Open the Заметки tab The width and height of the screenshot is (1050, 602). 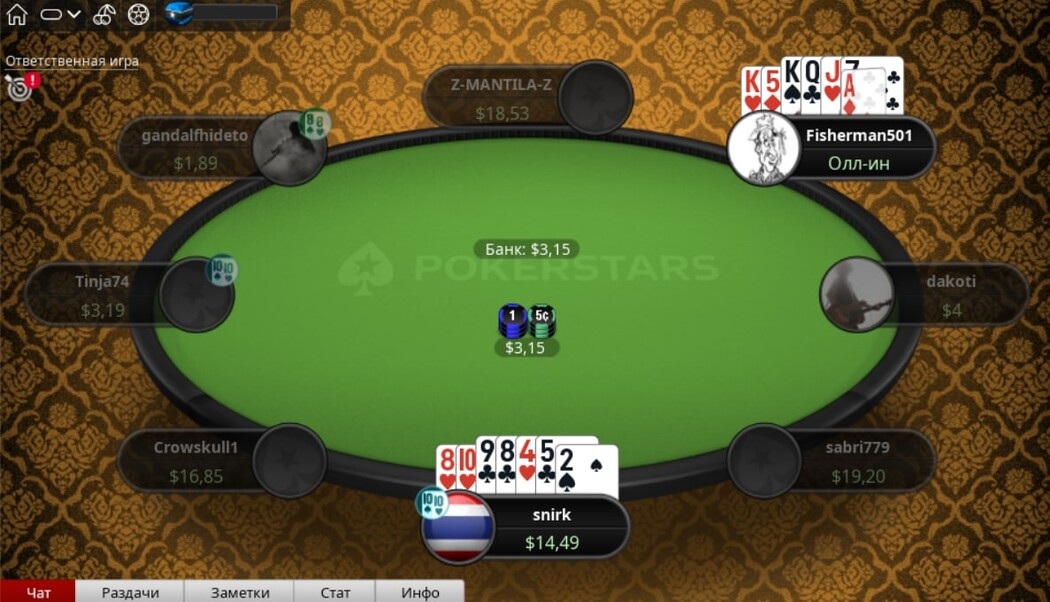point(240,592)
